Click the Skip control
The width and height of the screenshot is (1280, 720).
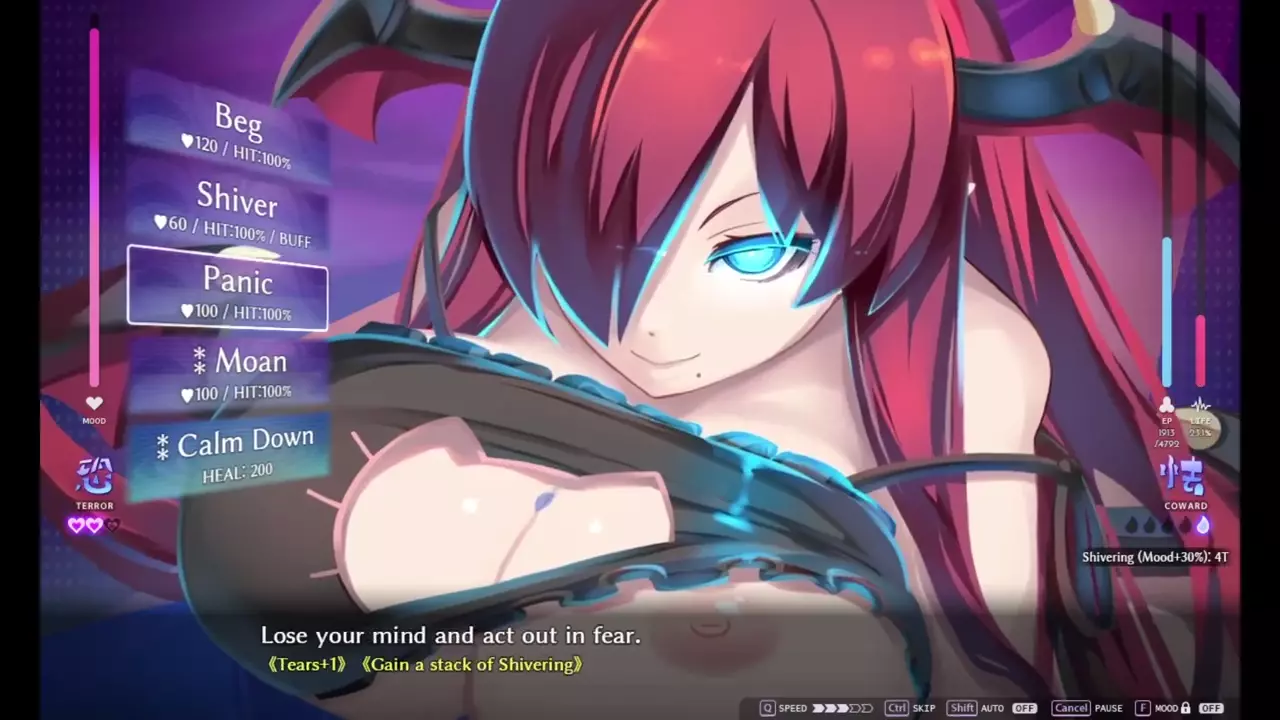[910, 708]
